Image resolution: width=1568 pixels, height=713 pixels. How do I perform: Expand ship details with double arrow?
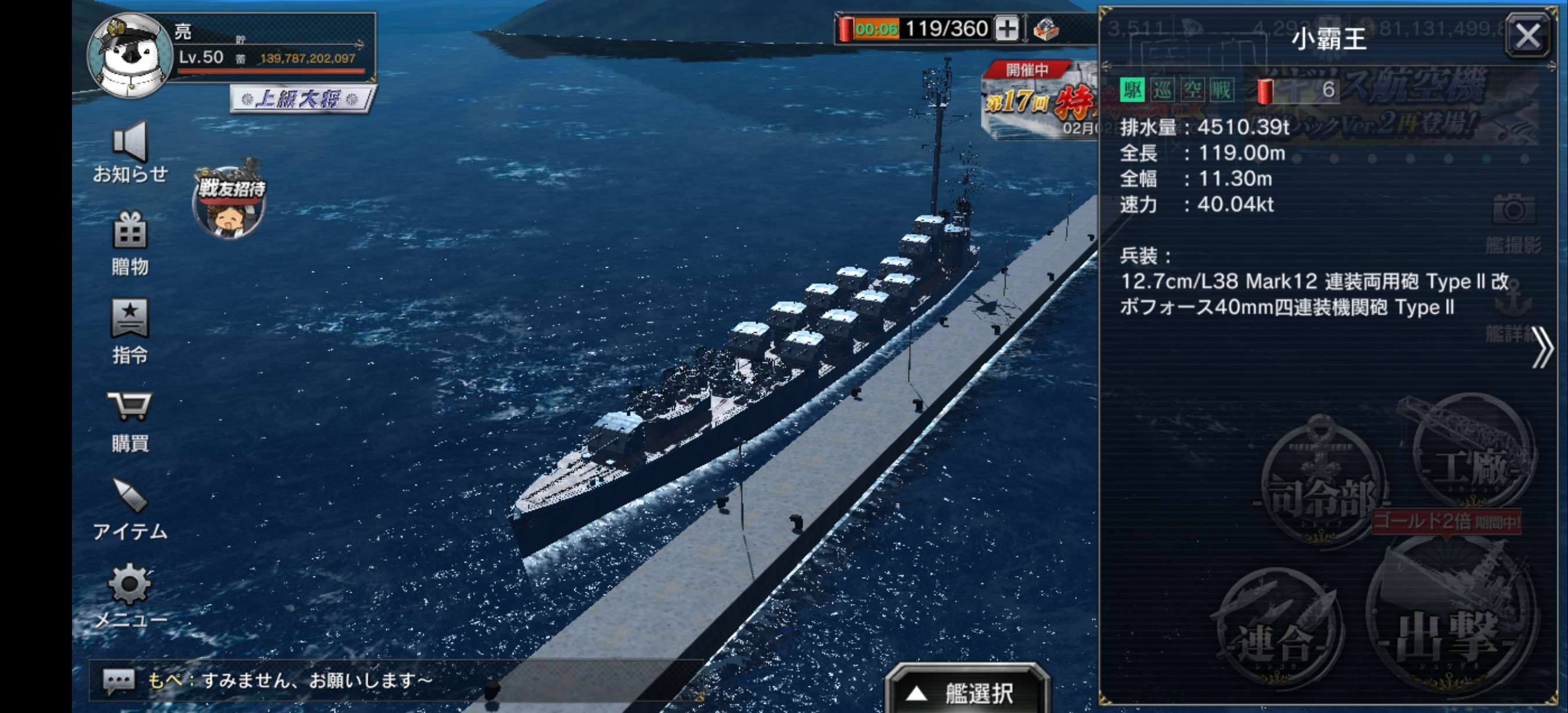(x=1541, y=347)
